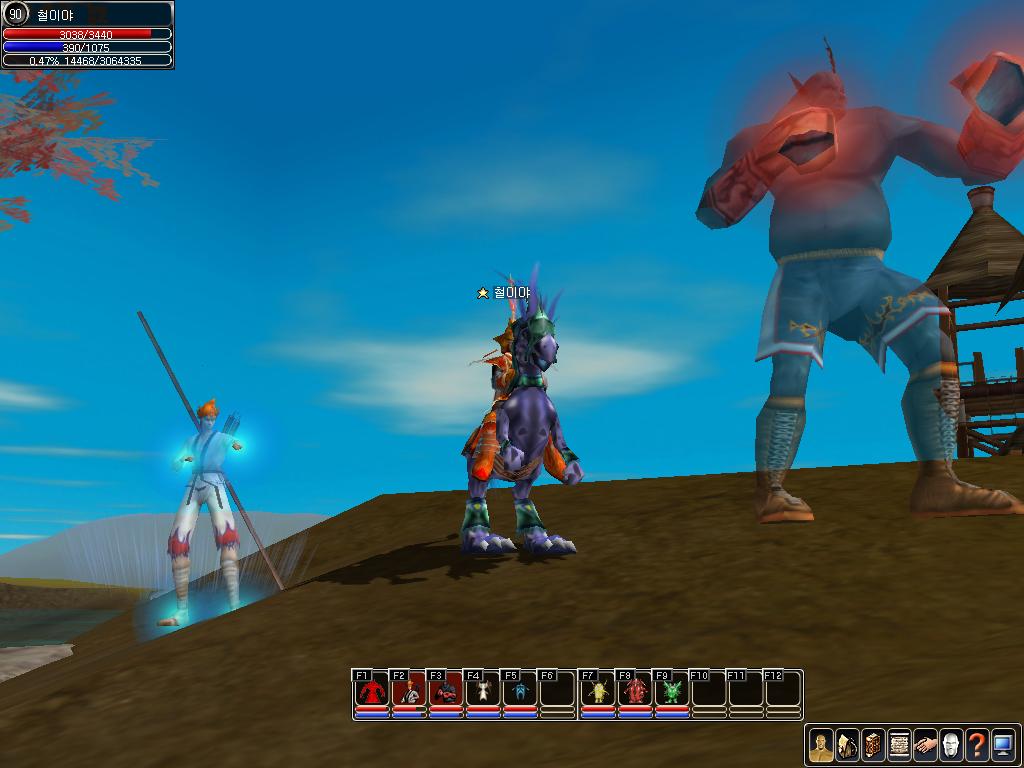The height and width of the screenshot is (768, 1024).
Task: Click the level 90 character name panel
Action: pos(88,15)
